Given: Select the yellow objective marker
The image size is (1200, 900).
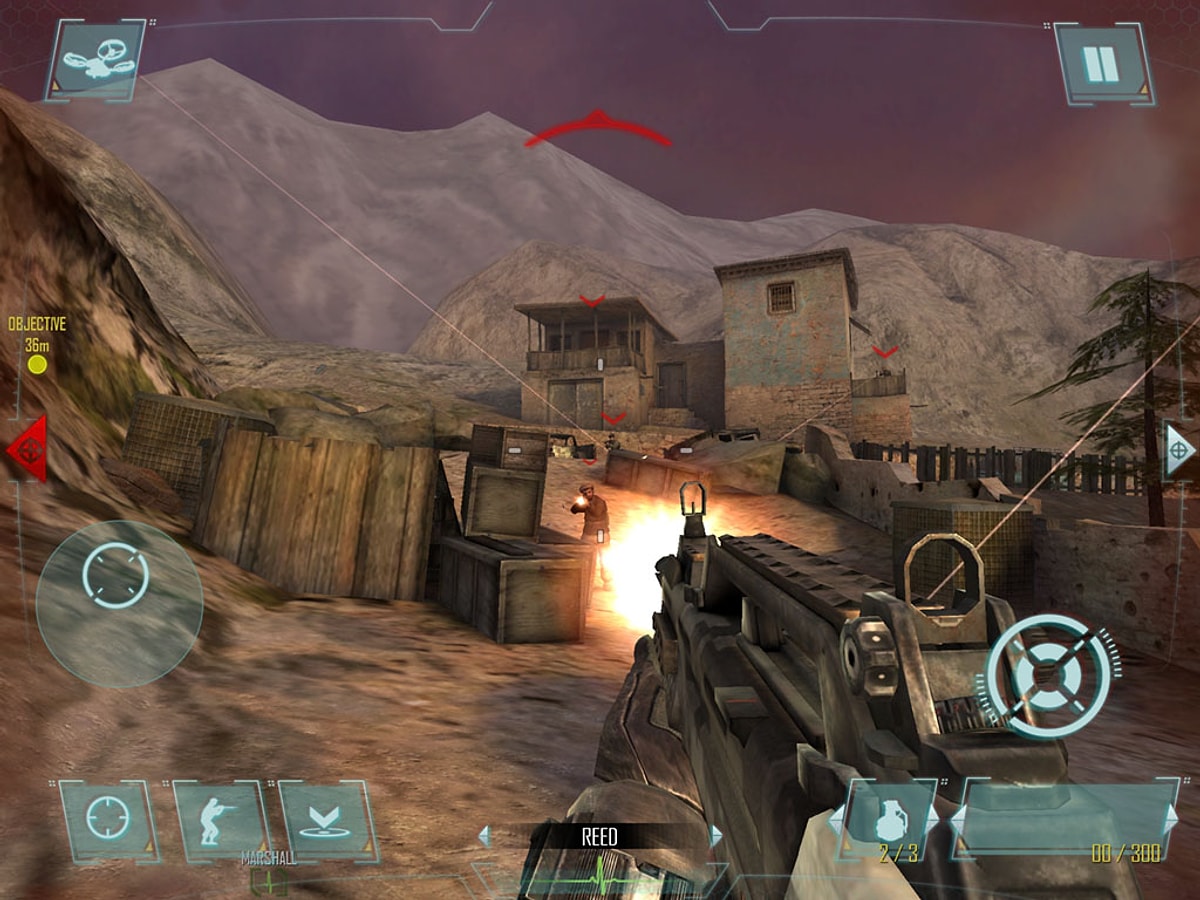Looking at the screenshot, I should [38, 364].
